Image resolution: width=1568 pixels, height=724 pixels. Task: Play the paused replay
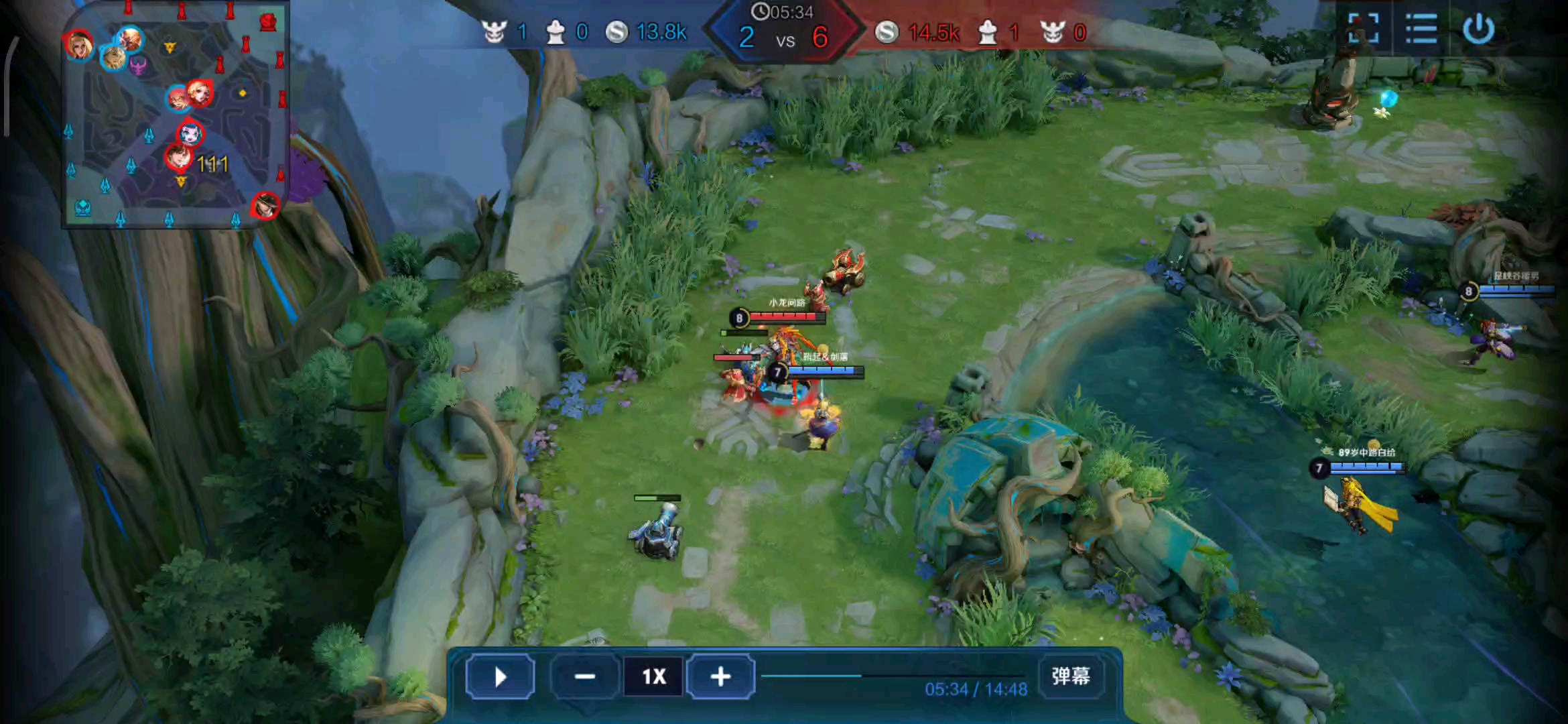500,677
